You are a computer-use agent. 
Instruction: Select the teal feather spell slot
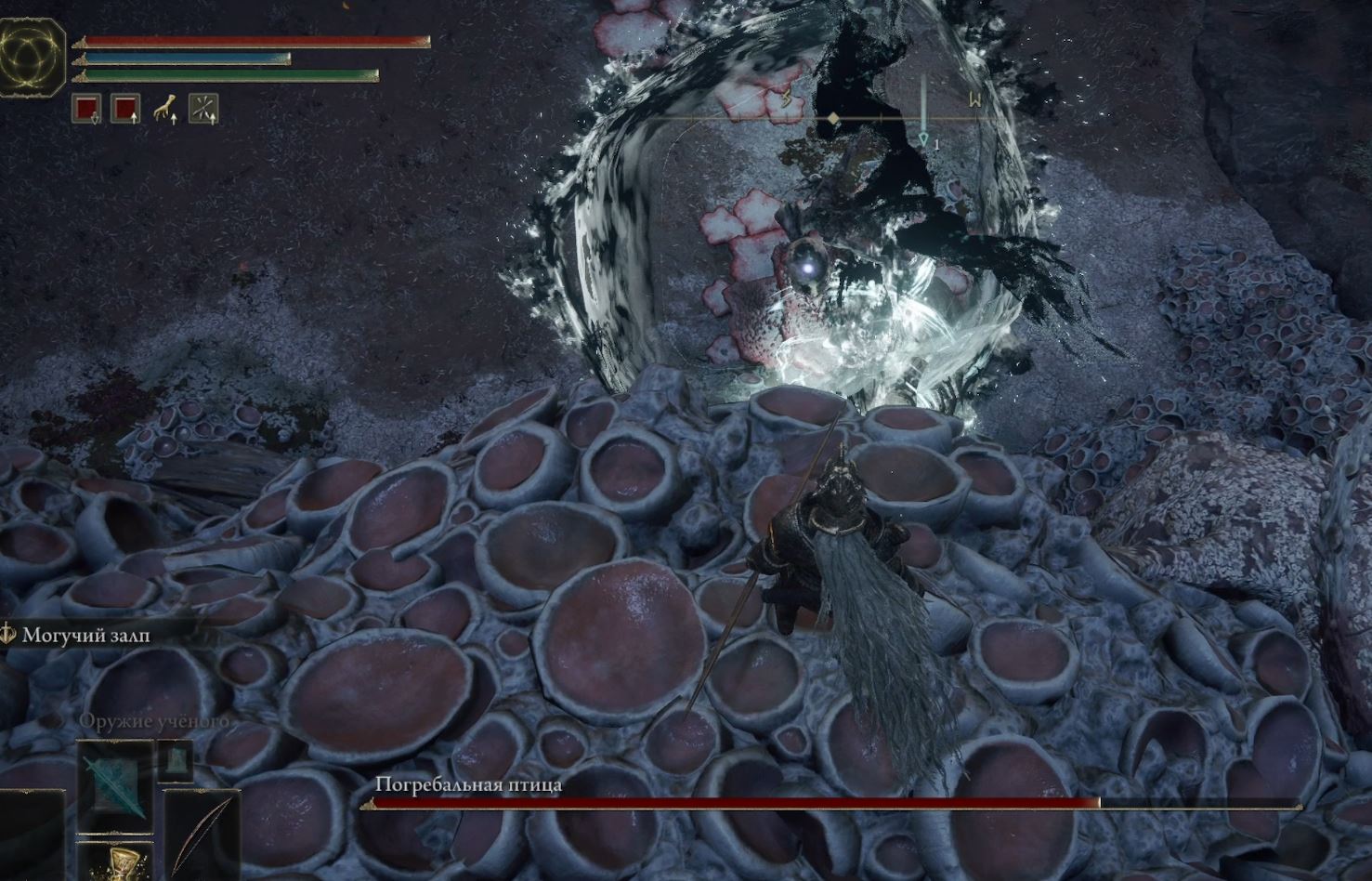(114, 785)
